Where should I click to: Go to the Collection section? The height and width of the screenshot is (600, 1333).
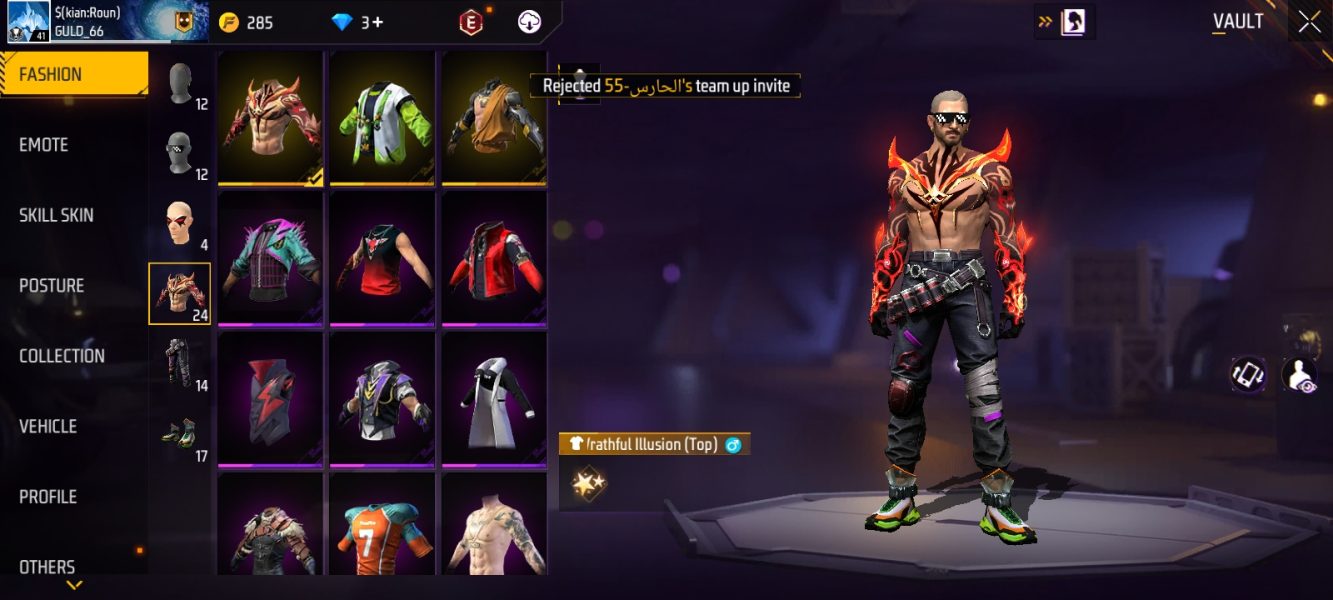click(x=62, y=356)
